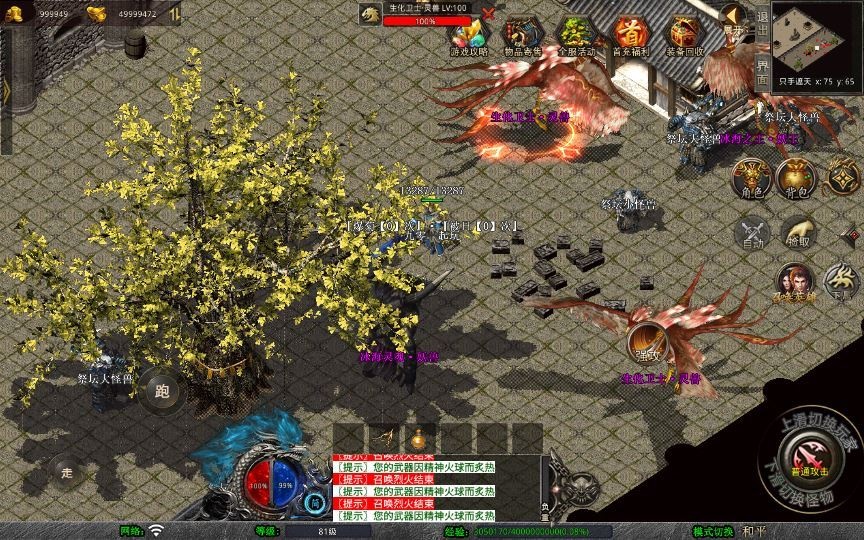The width and height of the screenshot is (864, 540).
Task: Open the 角色 character panel
Action: pos(751,178)
